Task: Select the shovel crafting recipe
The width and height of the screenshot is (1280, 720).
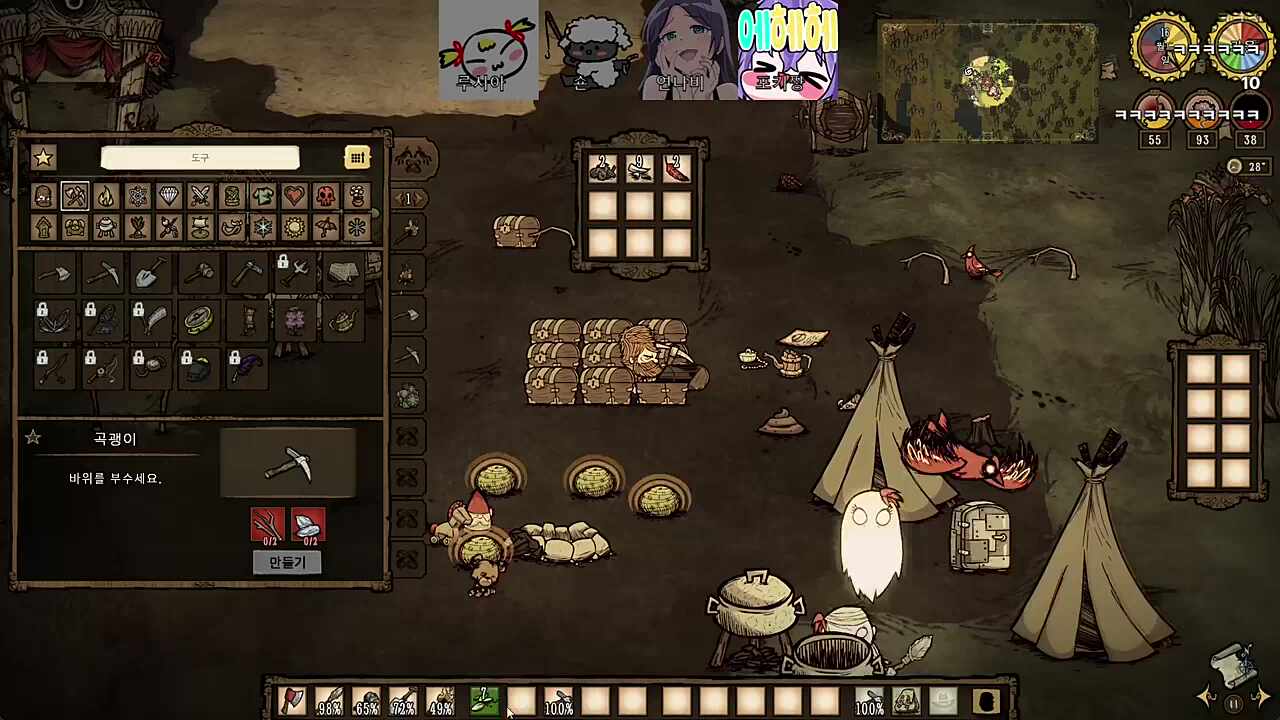Action: pos(151,272)
